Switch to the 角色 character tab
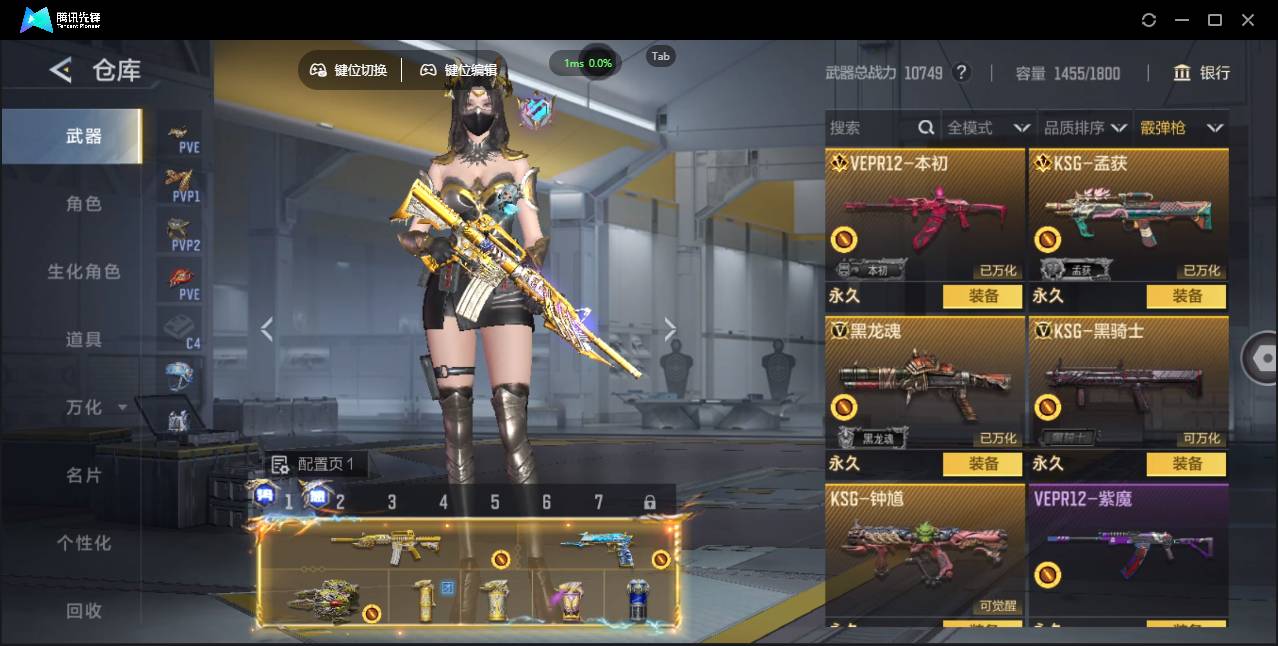The height and width of the screenshot is (646, 1278). [84, 204]
